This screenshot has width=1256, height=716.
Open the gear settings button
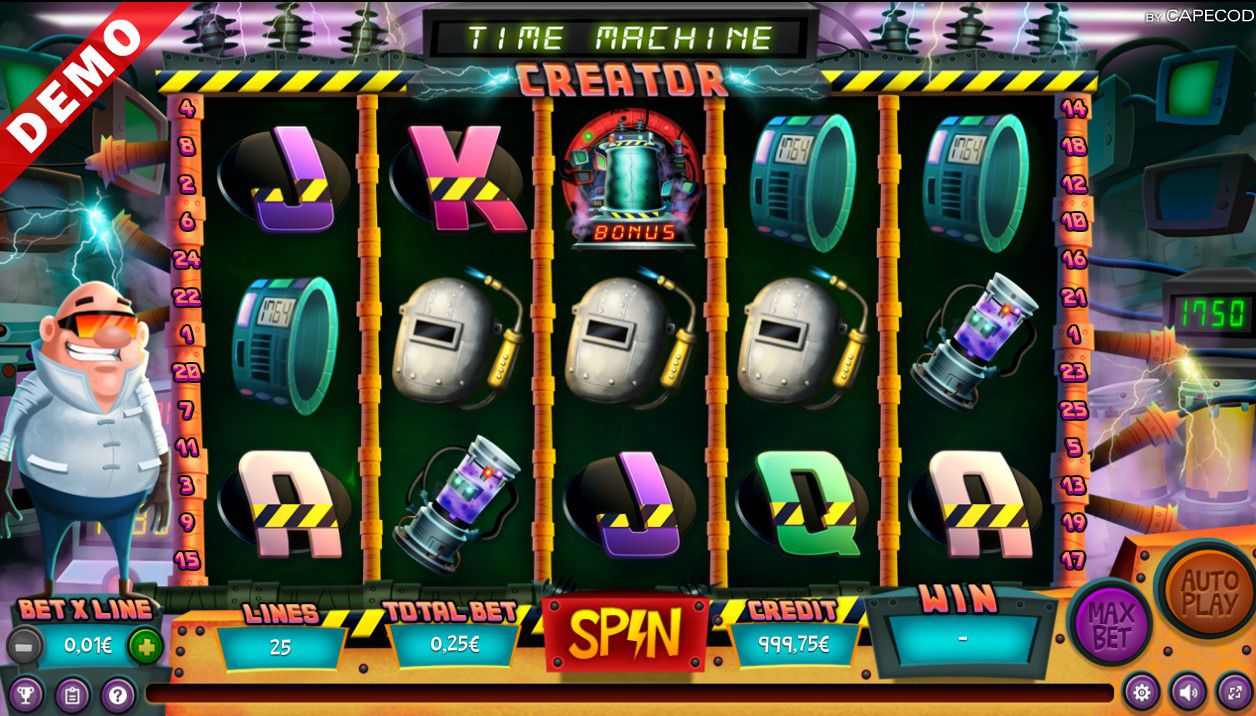click(1141, 692)
